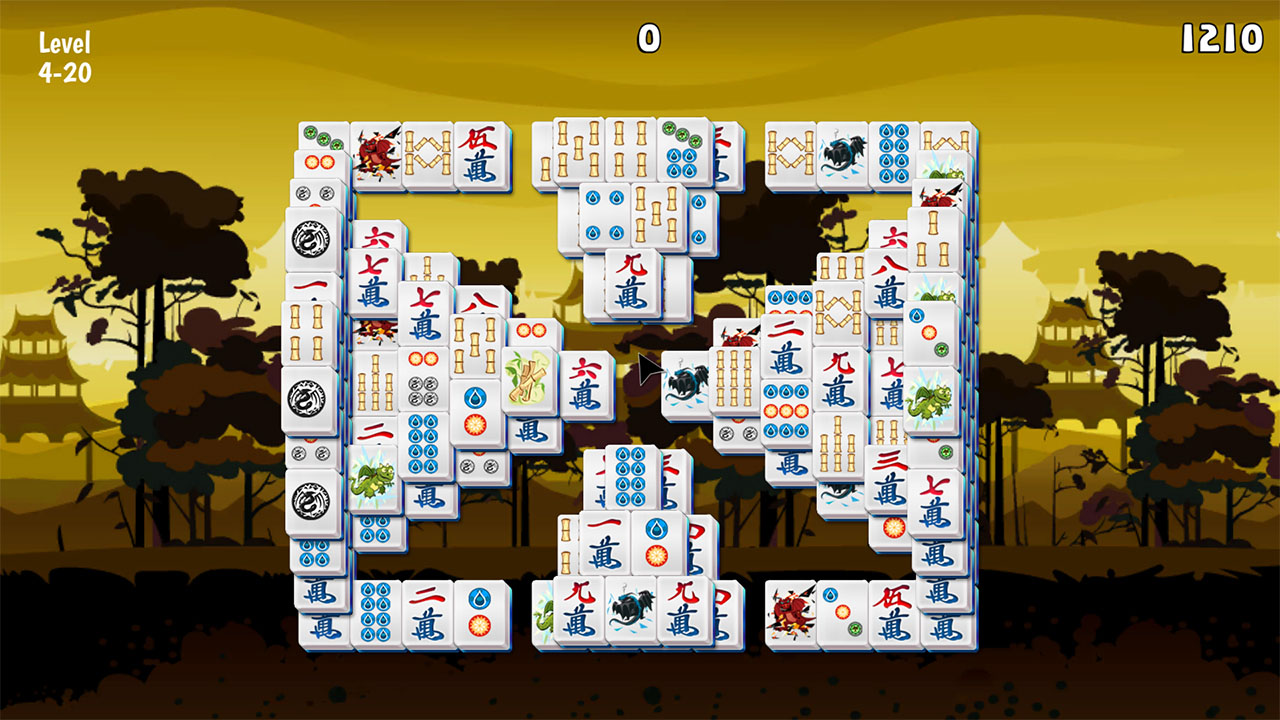Click a green turtle tile on the right edge
The width and height of the screenshot is (1280, 720).
(932, 398)
